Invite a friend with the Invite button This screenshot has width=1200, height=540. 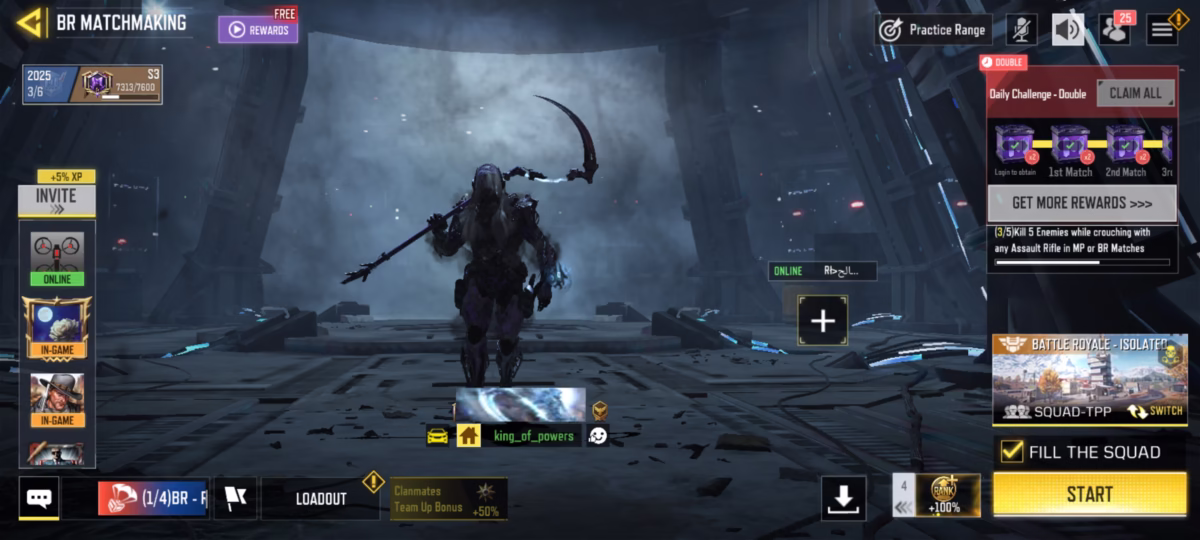[57, 200]
